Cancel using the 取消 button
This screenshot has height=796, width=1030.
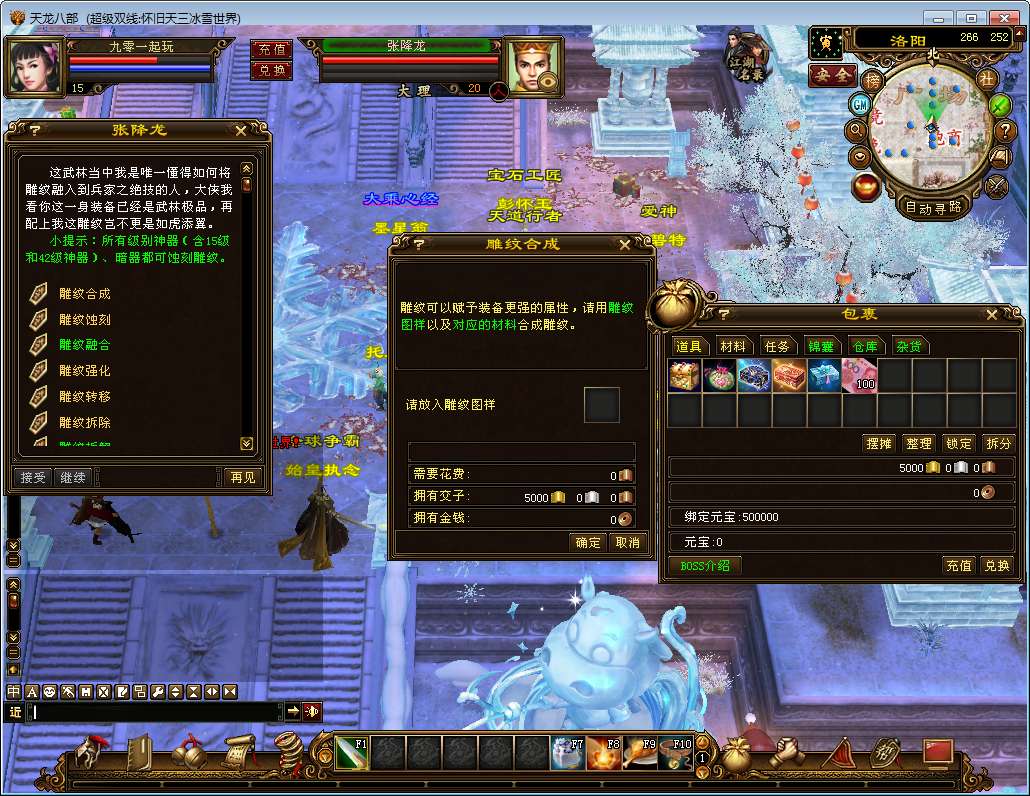627,542
